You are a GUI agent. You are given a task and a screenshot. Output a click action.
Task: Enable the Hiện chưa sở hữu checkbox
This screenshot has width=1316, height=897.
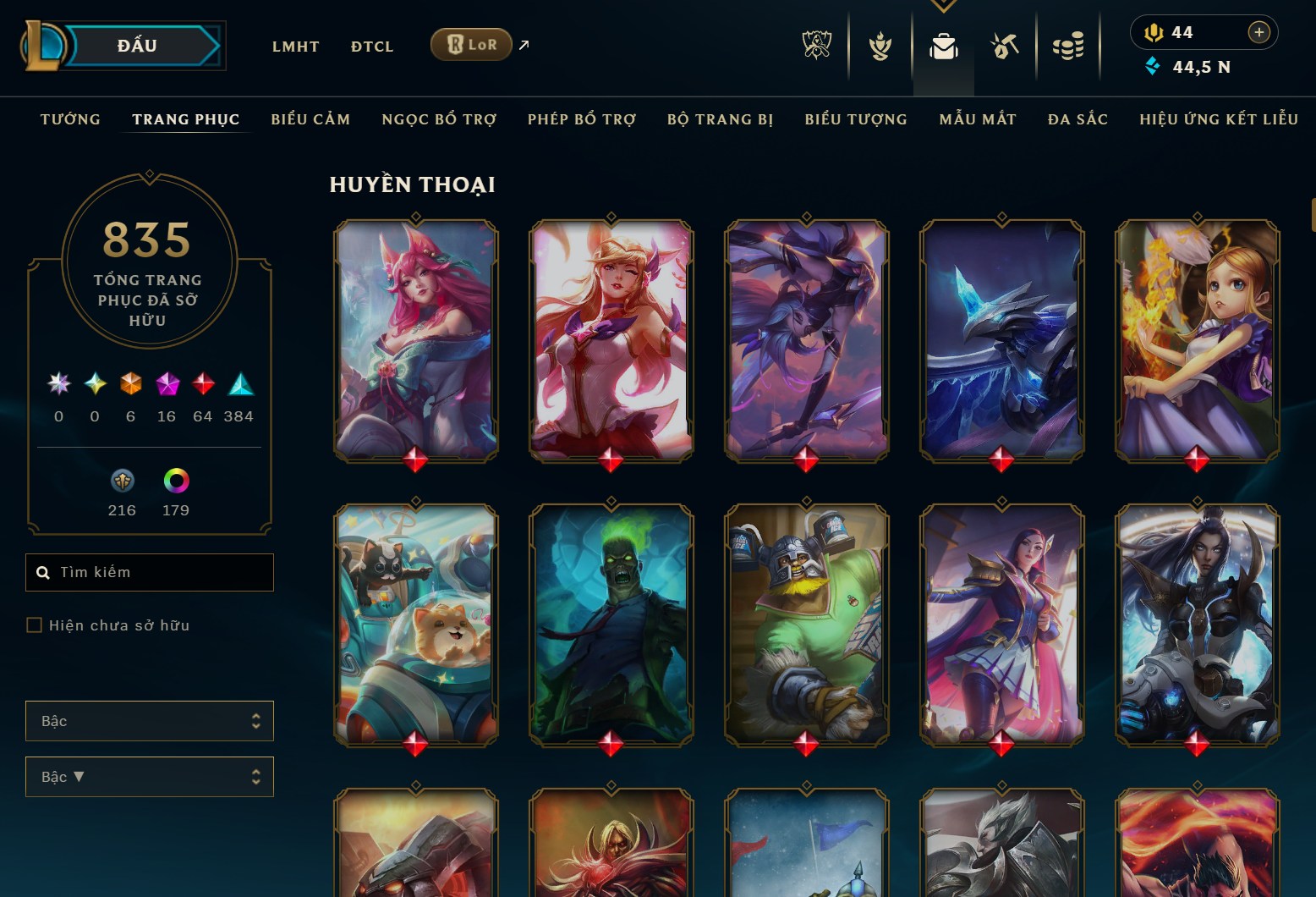(35, 625)
